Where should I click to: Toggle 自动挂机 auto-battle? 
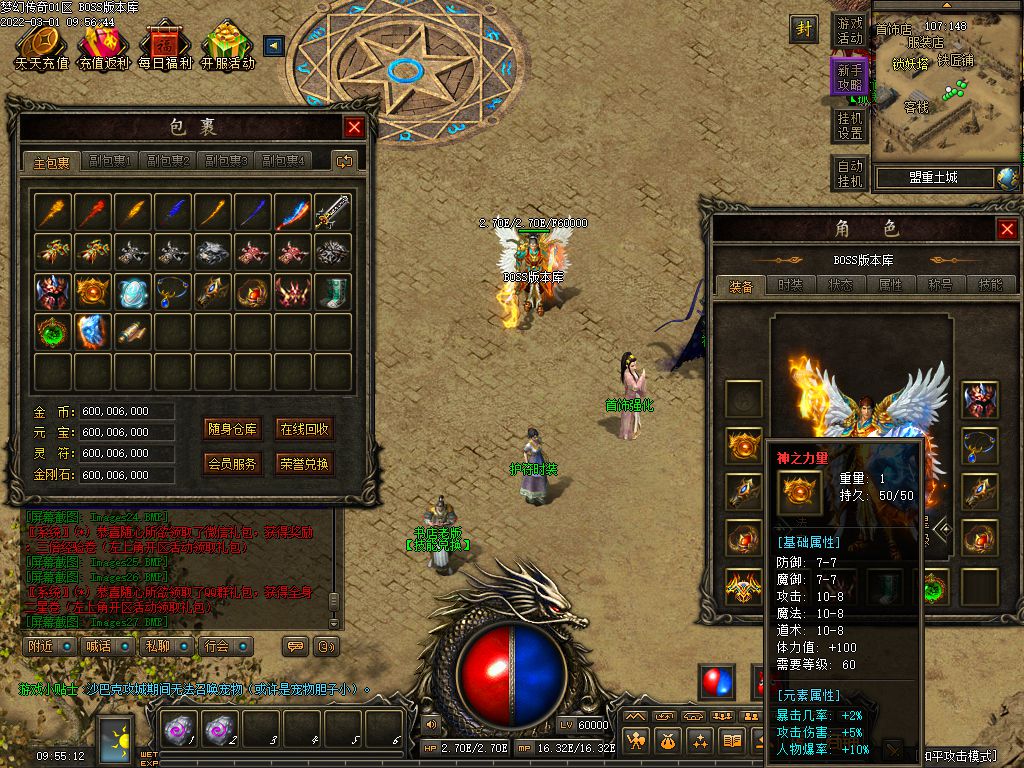[850, 173]
